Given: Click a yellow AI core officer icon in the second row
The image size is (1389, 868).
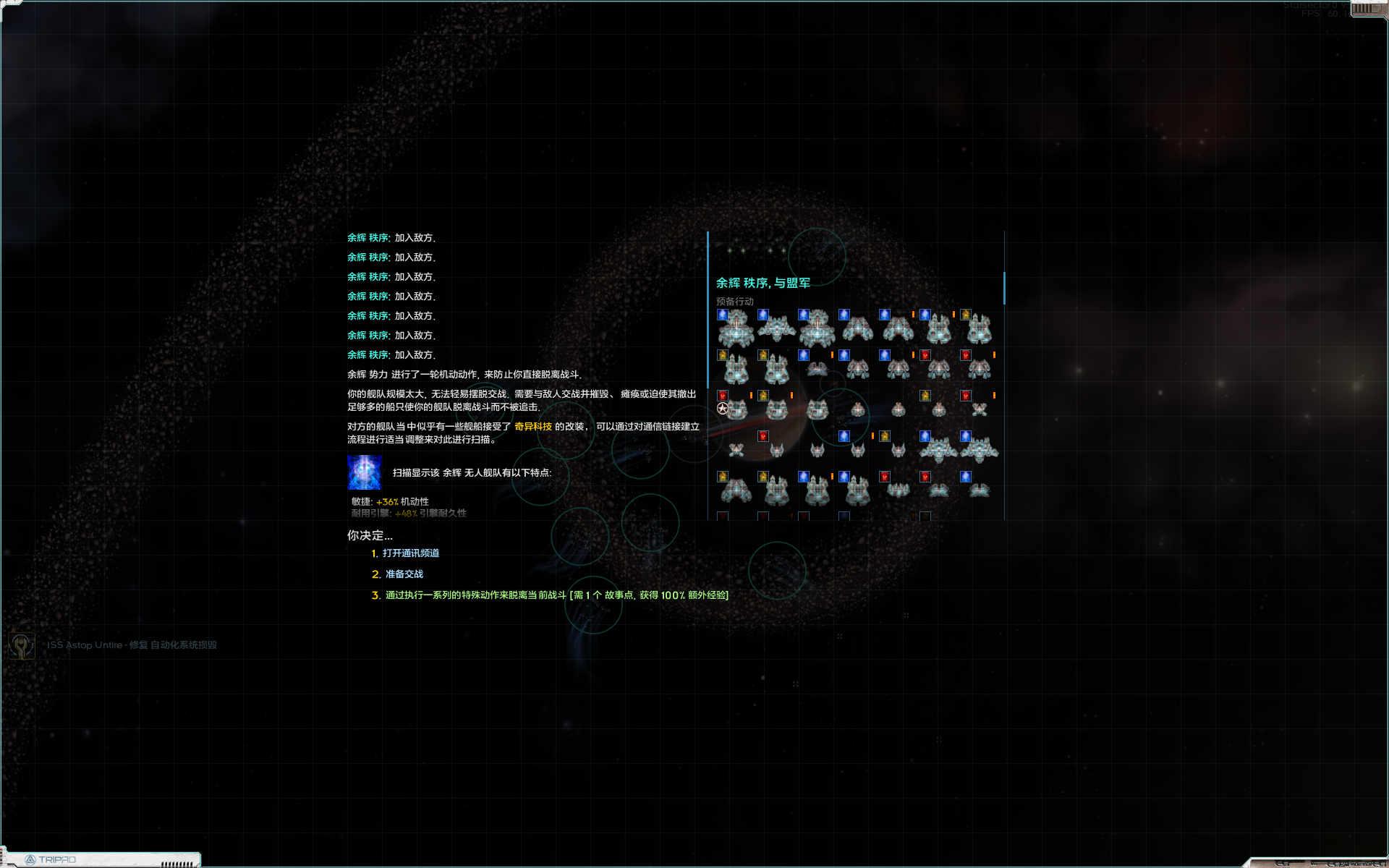Looking at the screenshot, I should point(721,356).
